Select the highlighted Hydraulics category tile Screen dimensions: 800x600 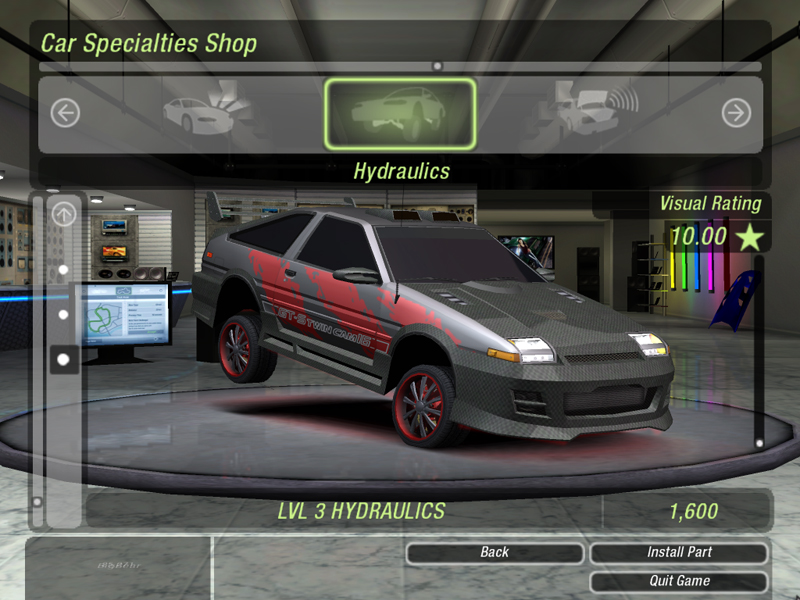[399, 113]
